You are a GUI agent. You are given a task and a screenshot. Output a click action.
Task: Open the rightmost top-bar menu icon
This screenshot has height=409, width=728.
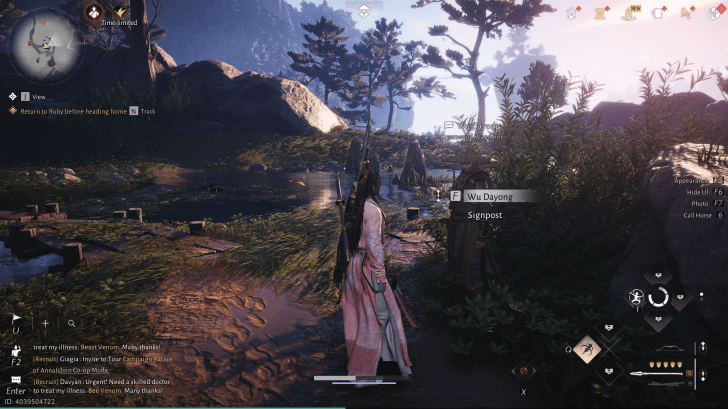[x=715, y=12]
